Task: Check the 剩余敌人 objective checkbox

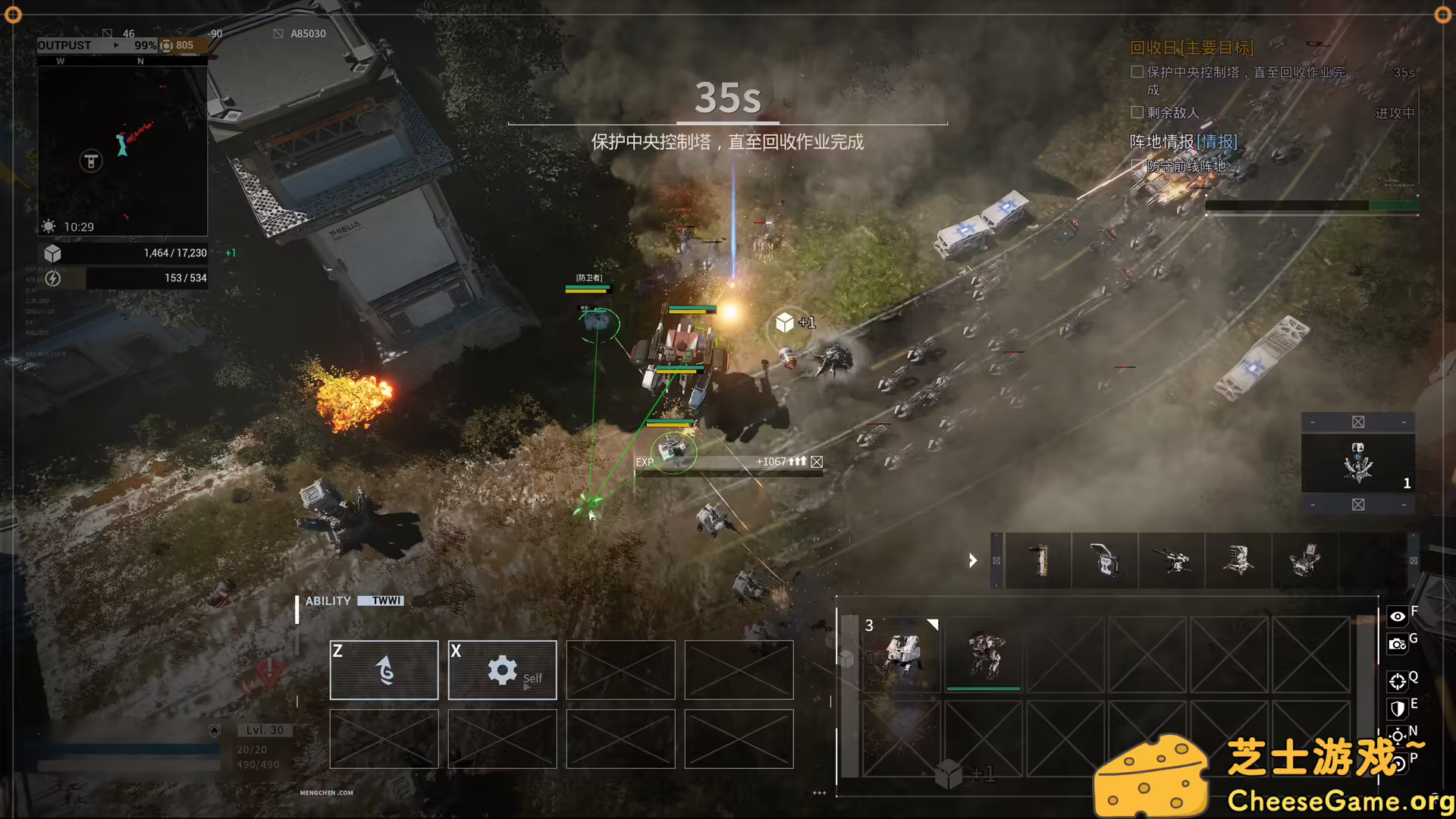Action: point(1136,112)
